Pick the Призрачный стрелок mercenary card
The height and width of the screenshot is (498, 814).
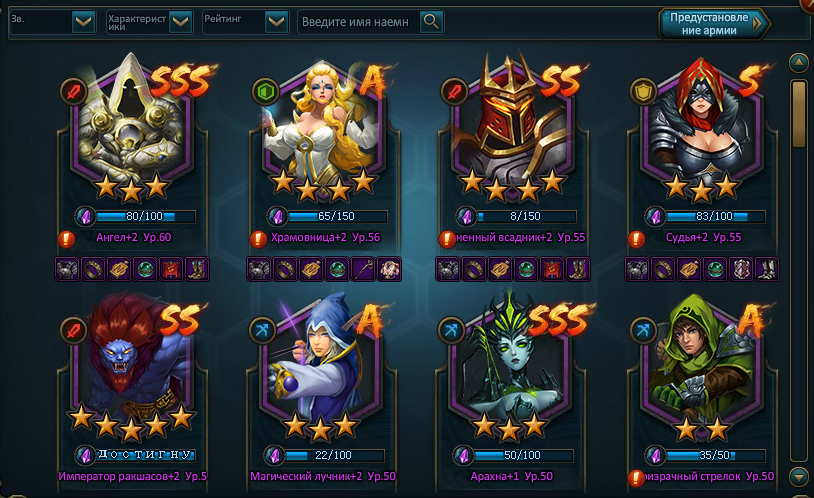coord(698,370)
